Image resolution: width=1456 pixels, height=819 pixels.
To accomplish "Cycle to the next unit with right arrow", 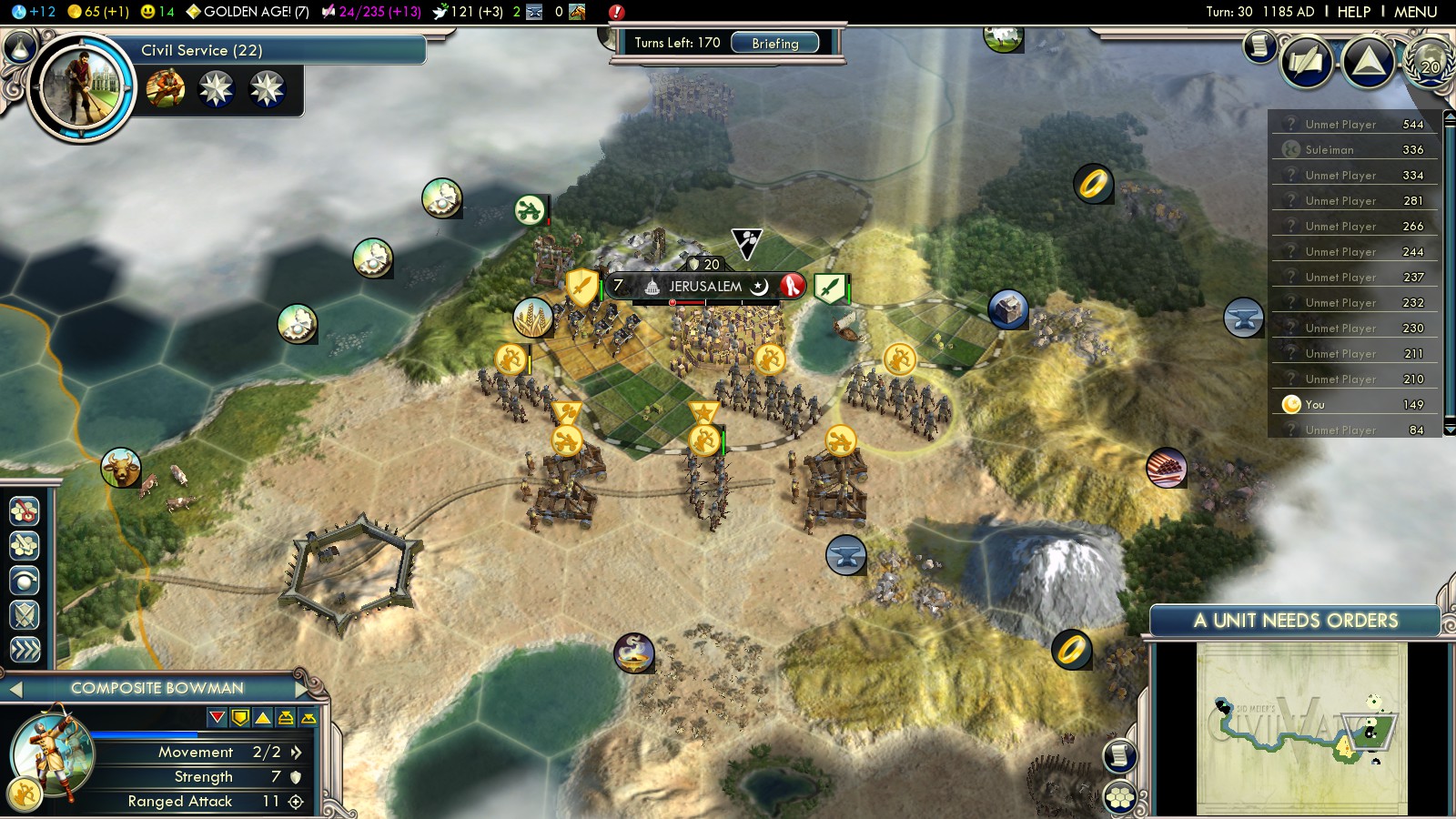I will [x=301, y=689].
